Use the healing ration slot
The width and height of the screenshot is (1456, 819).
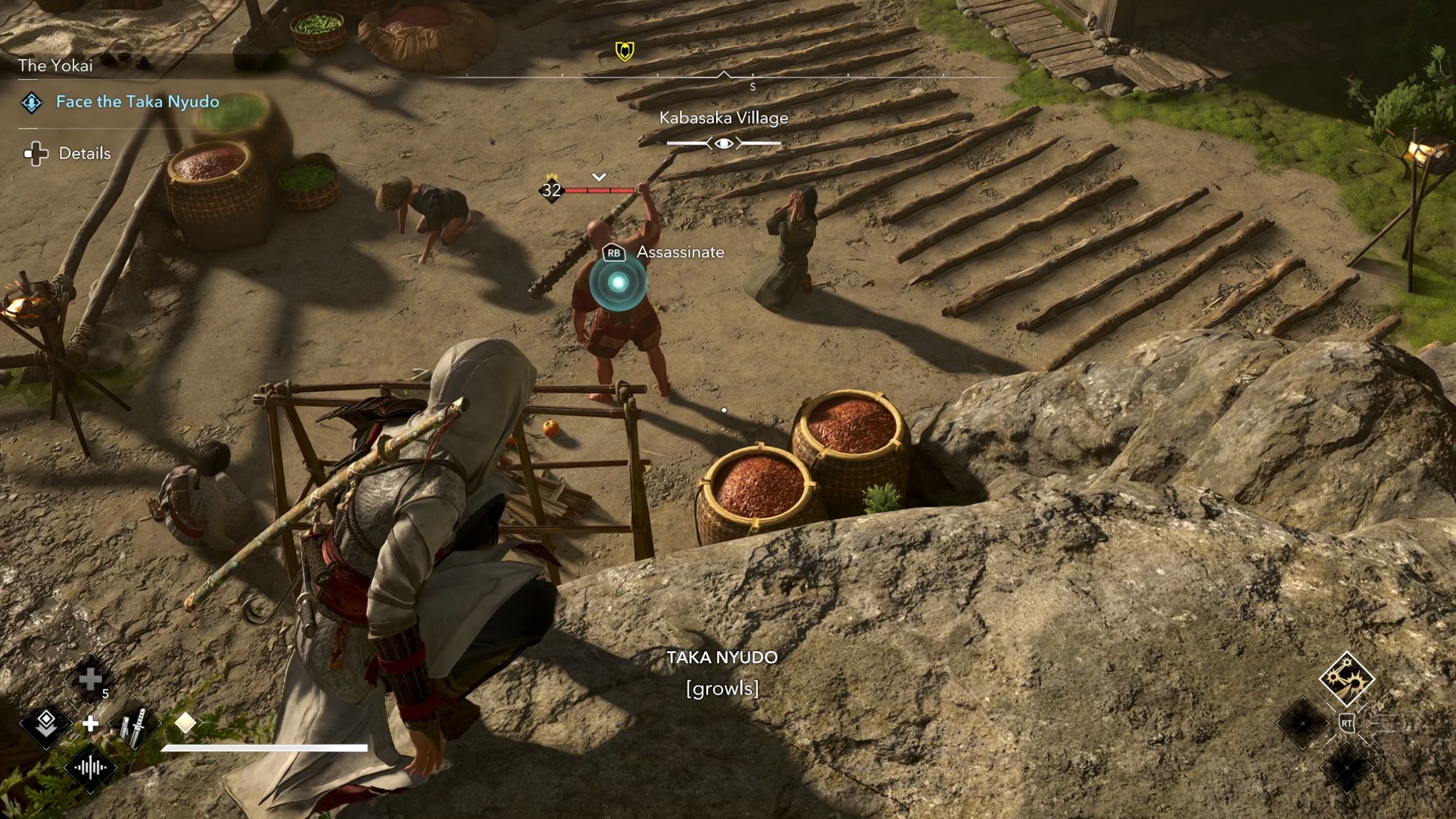coord(90,680)
